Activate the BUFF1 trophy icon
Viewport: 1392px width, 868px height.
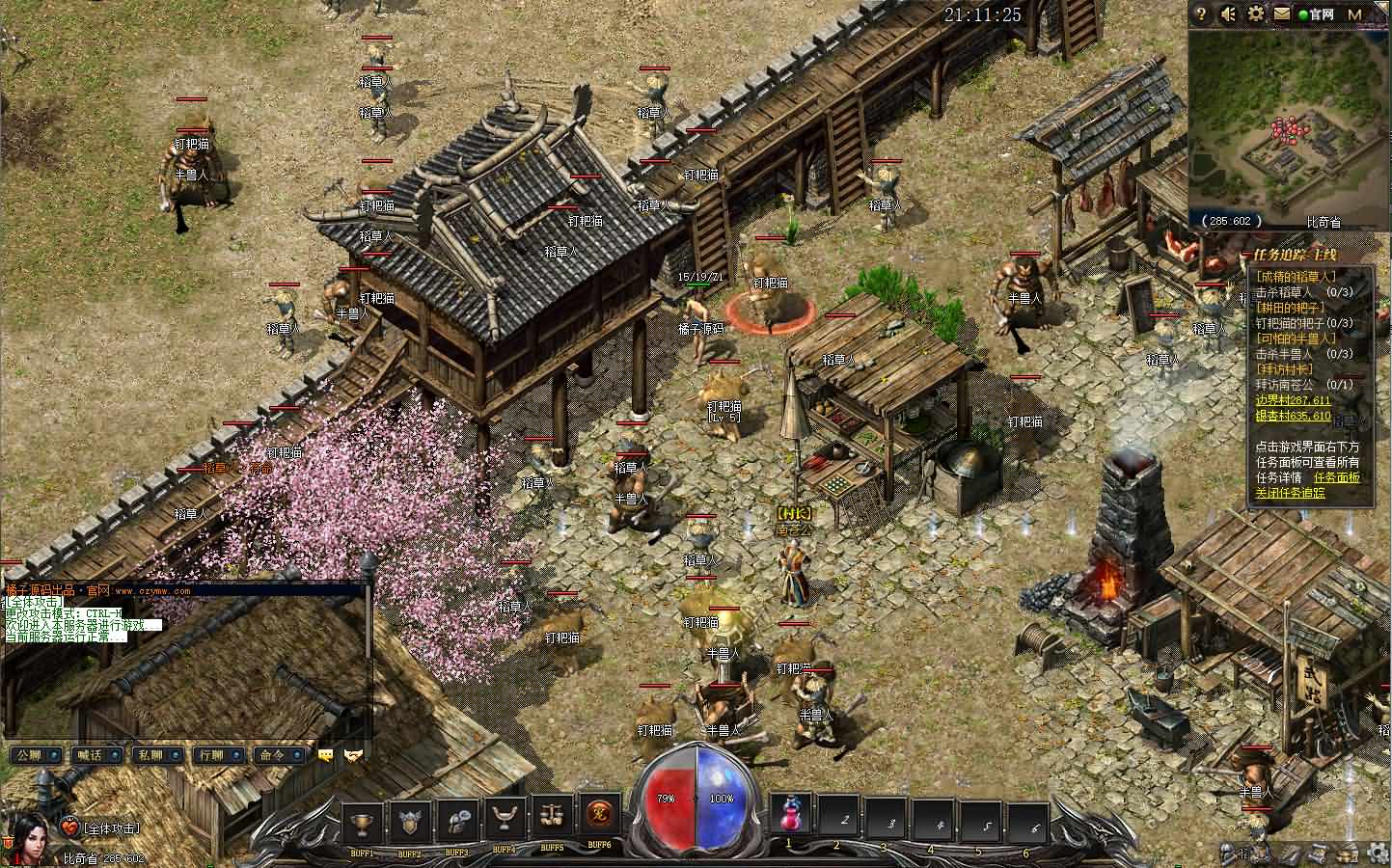(x=363, y=821)
